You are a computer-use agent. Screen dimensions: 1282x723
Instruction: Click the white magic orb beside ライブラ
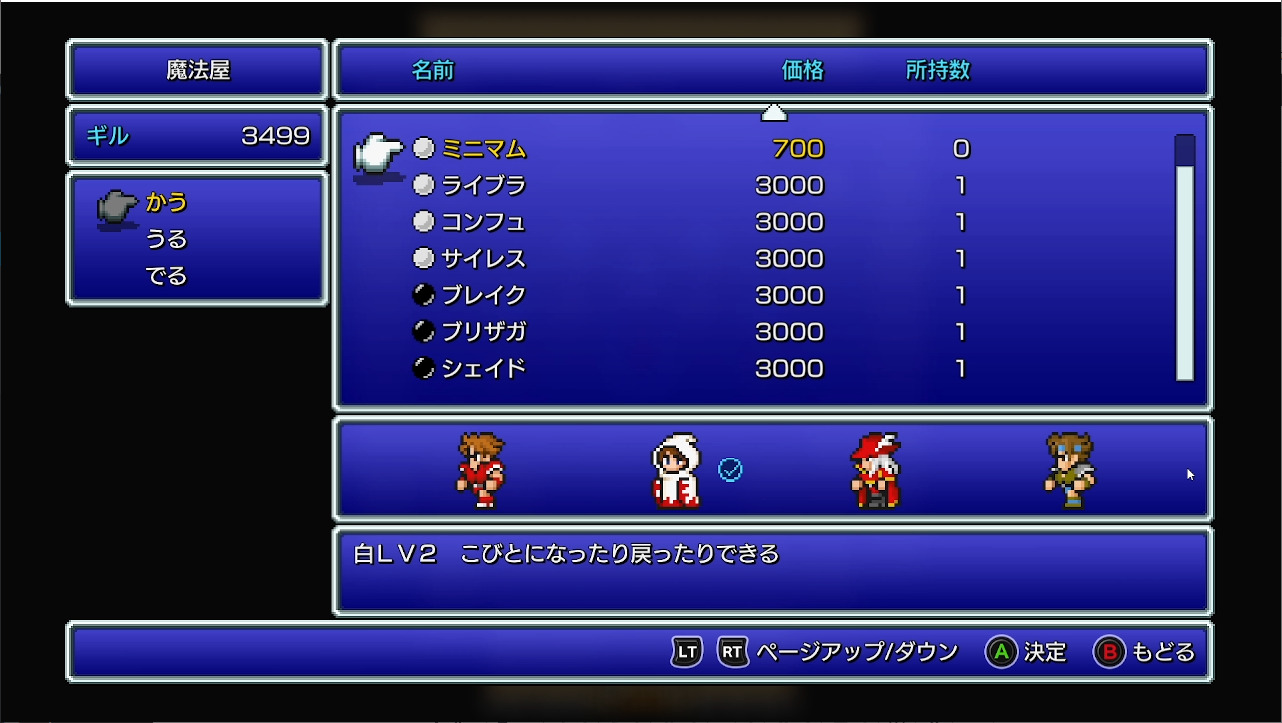tap(424, 184)
